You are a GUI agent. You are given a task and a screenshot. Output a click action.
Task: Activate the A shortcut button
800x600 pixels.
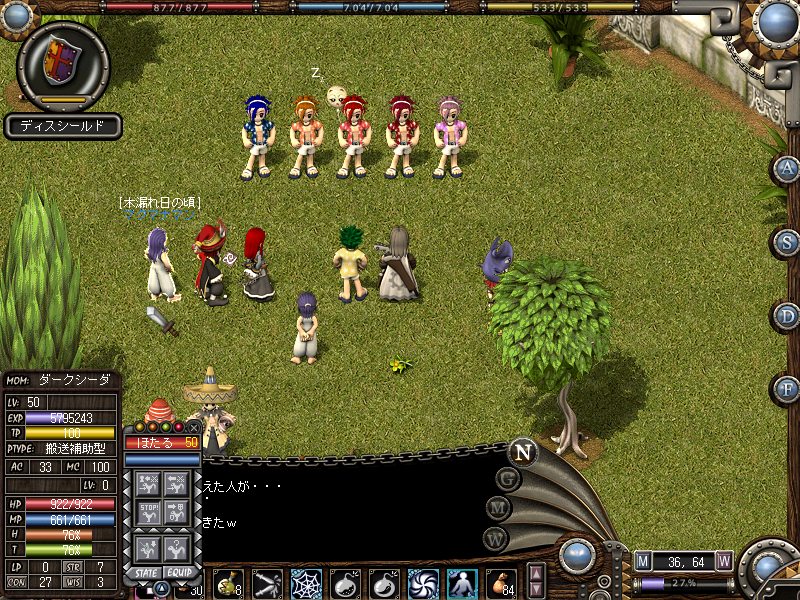click(x=786, y=169)
